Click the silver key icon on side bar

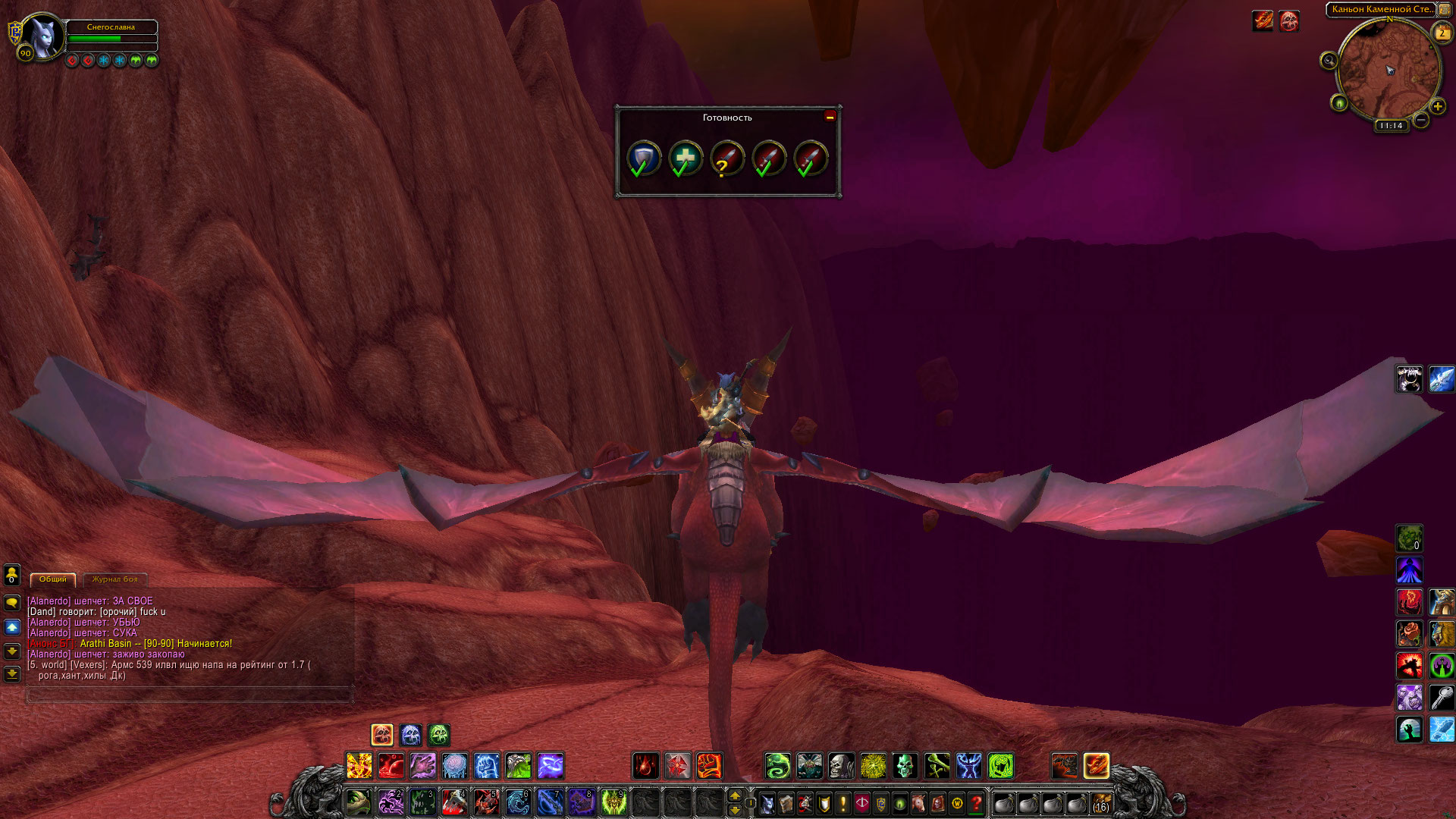(x=1442, y=698)
